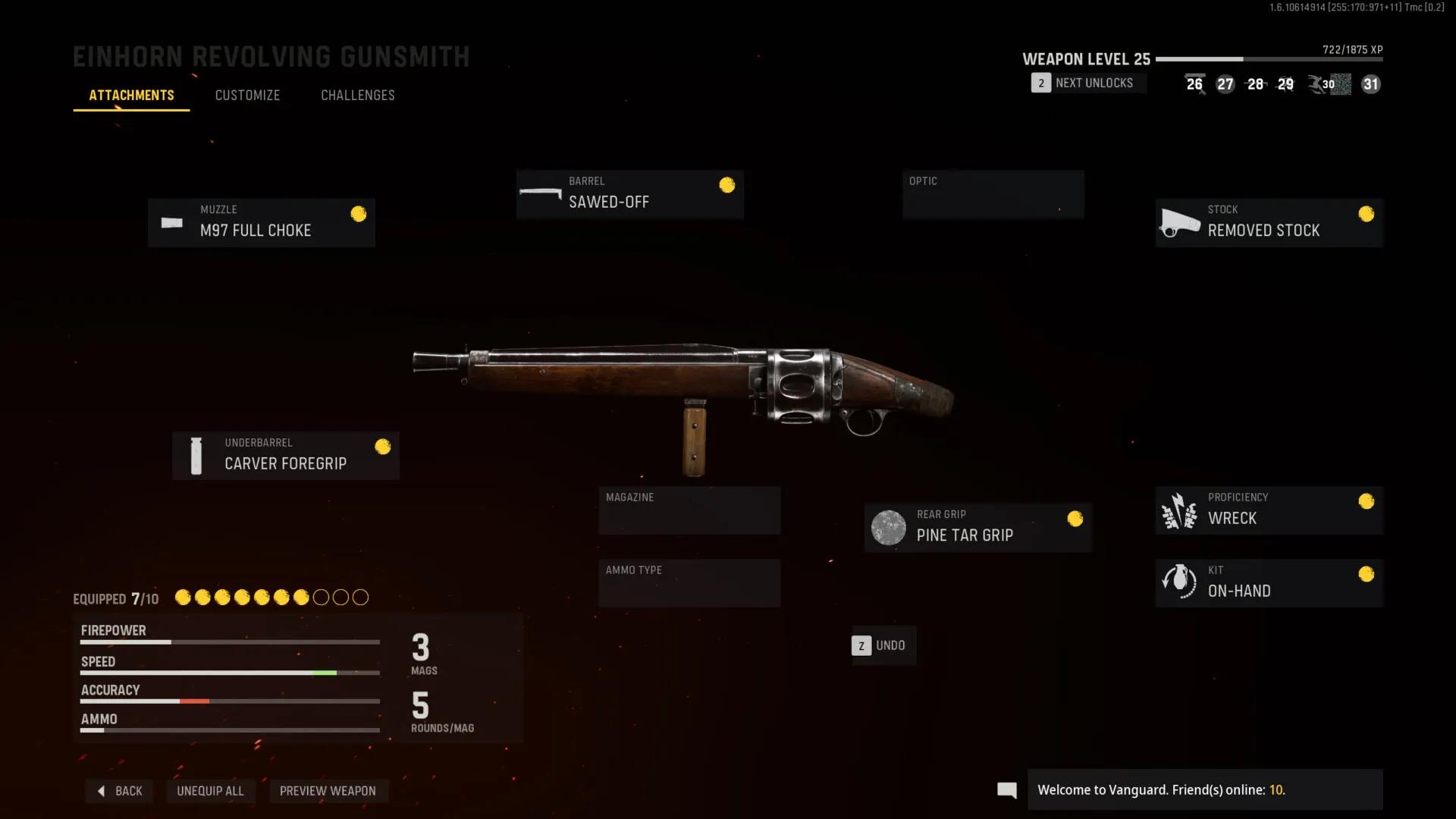Screen dimensions: 1456x819
Task: Select the Removed Stock slot
Action: click(1269, 222)
